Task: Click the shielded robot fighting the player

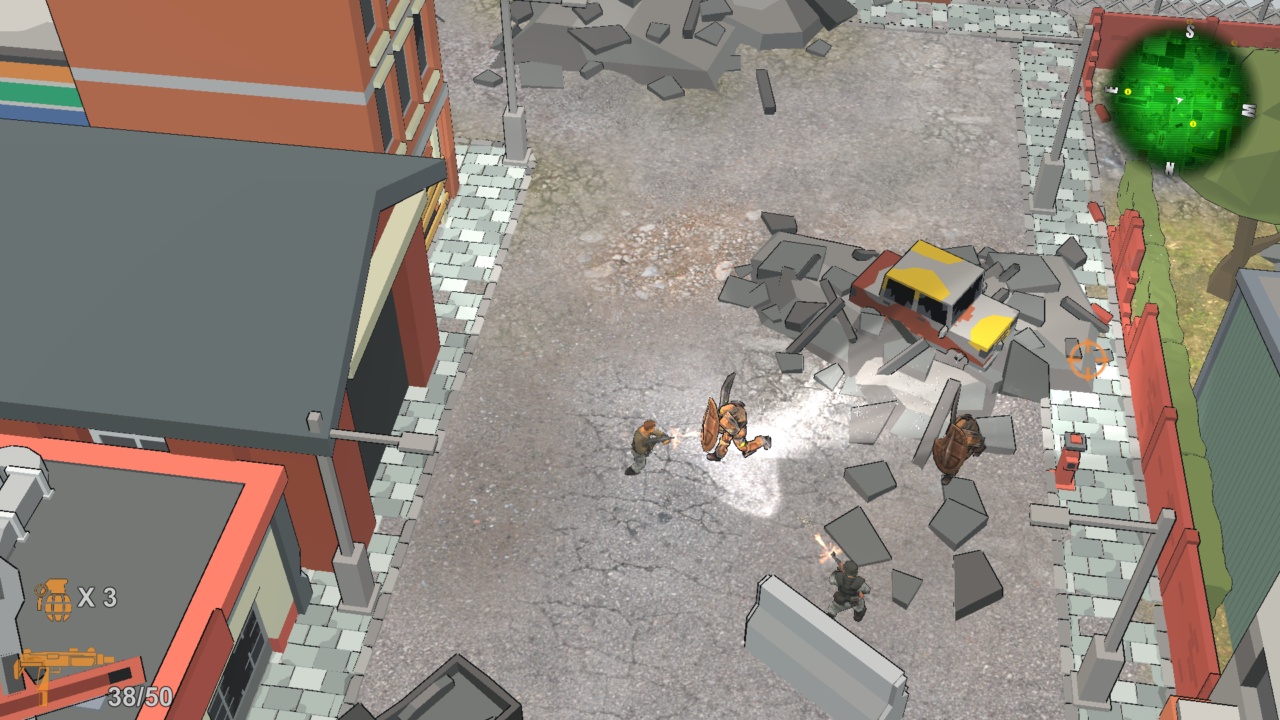Action: click(x=728, y=425)
